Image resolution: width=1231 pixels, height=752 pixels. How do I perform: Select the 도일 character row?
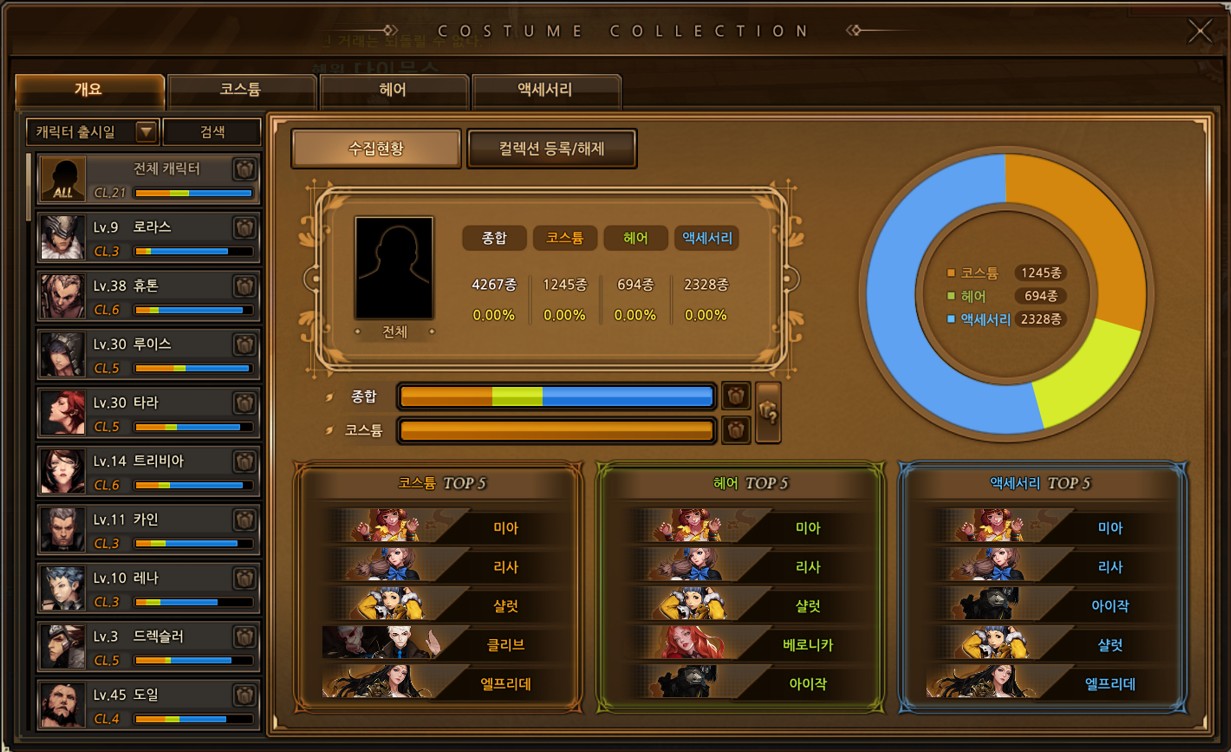[x=148, y=704]
